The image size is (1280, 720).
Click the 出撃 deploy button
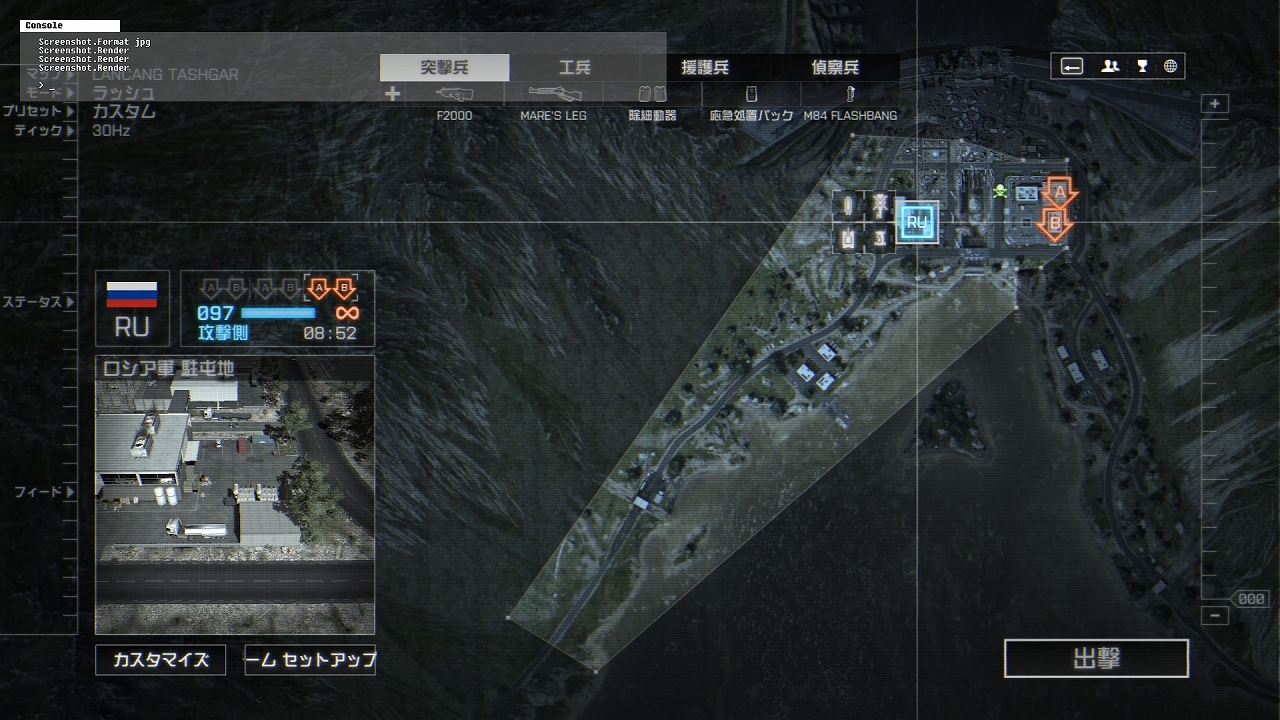[1096, 659]
